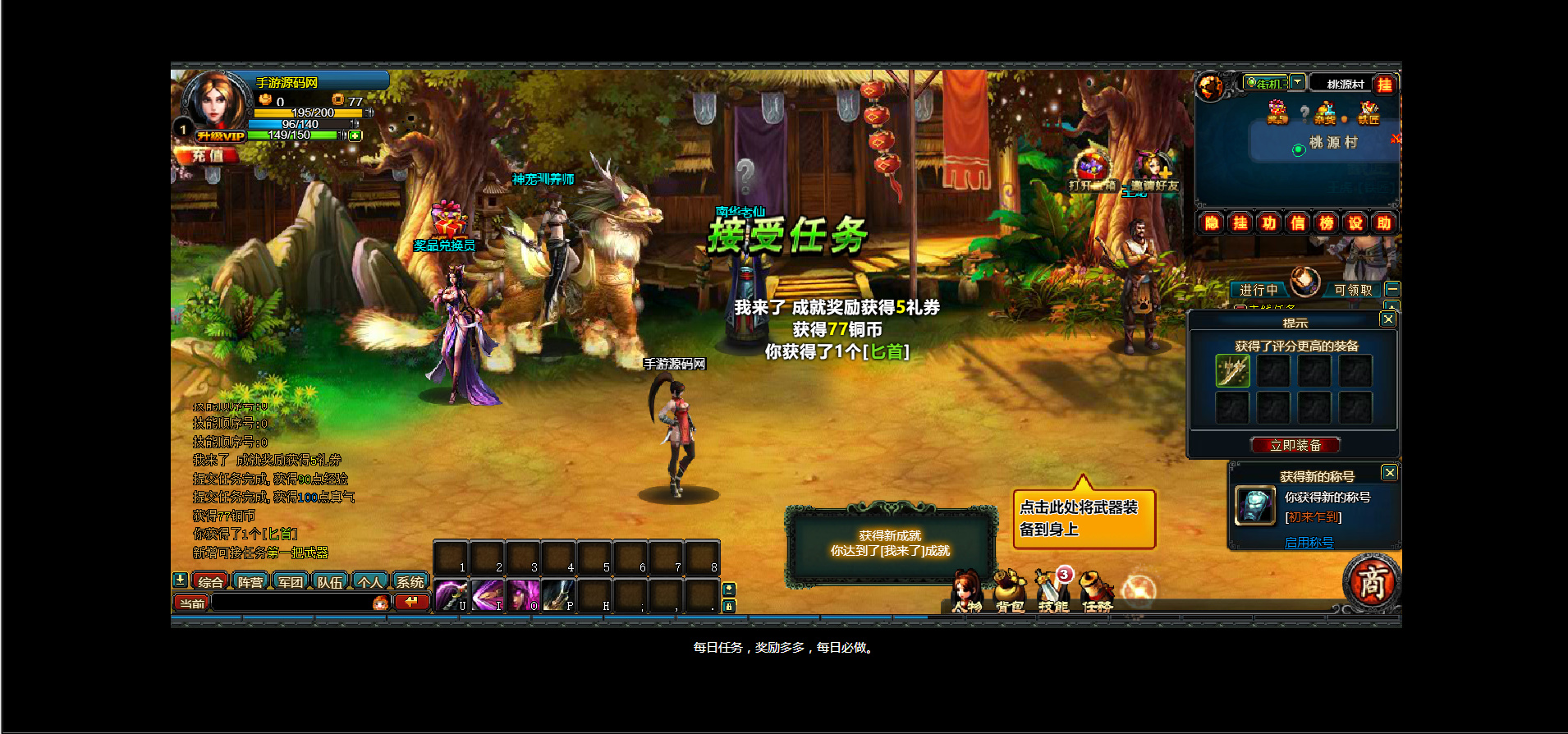
Task: Select the dagger in the equipment popup
Action: click(x=1232, y=371)
